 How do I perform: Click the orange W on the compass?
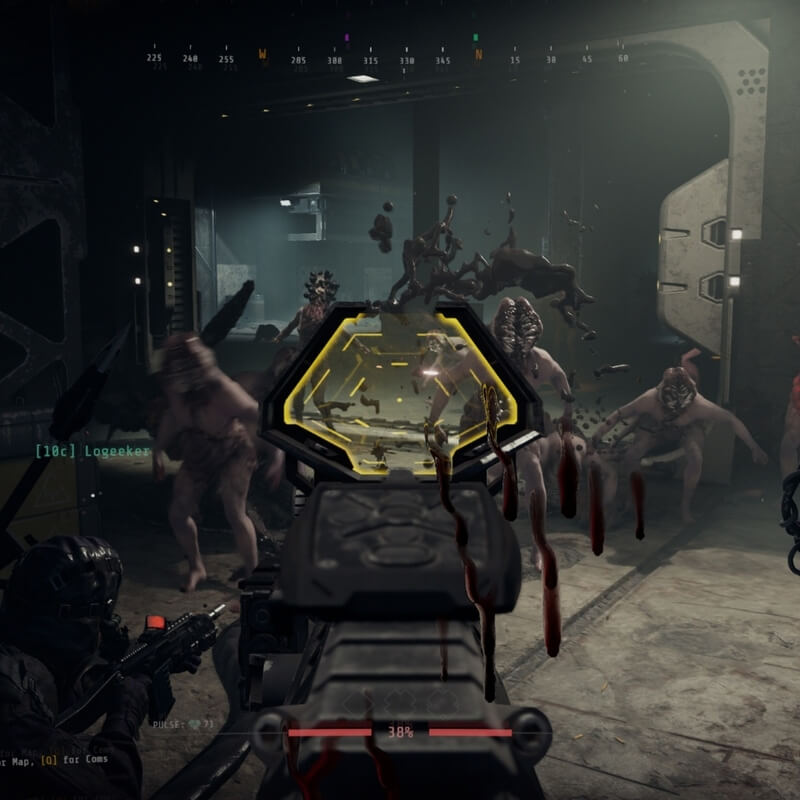(x=263, y=55)
